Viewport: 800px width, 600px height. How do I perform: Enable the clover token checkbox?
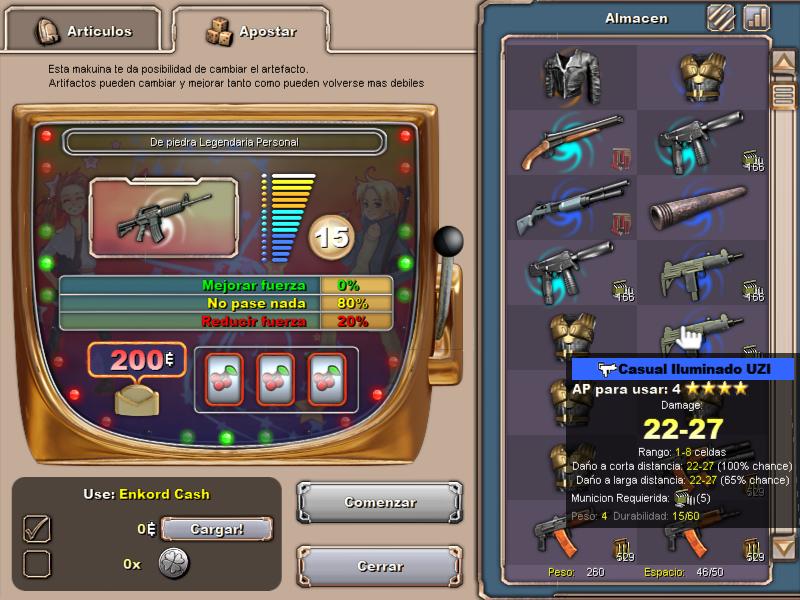[37, 564]
